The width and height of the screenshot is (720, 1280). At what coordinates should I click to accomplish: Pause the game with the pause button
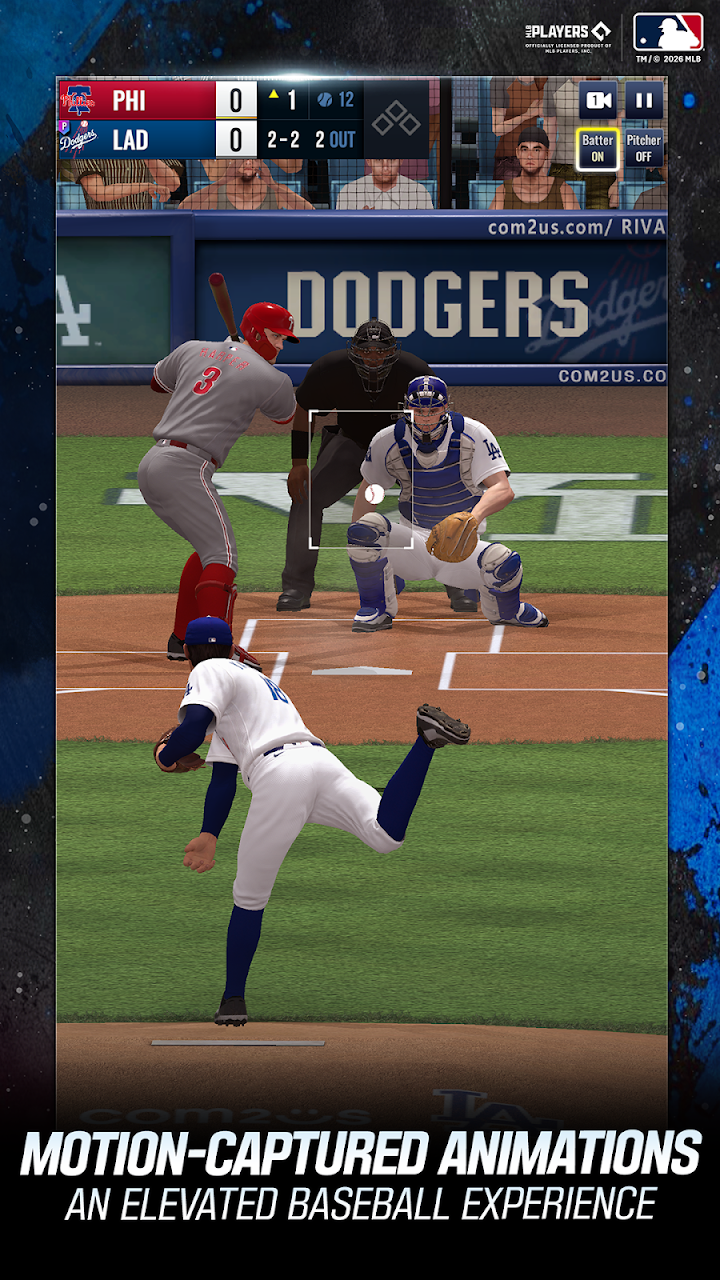(645, 101)
